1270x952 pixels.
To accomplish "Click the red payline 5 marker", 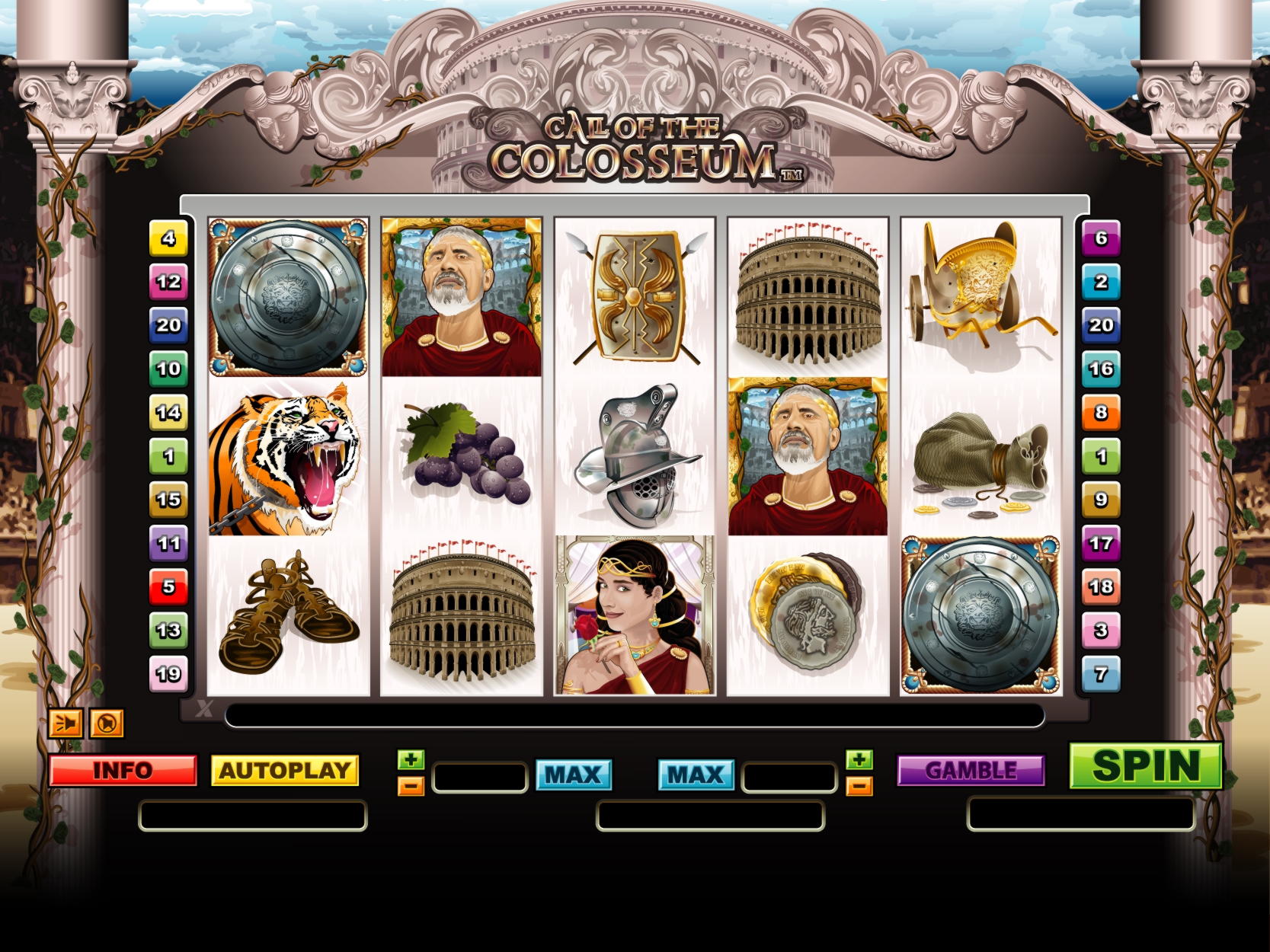I will tap(168, 586).
